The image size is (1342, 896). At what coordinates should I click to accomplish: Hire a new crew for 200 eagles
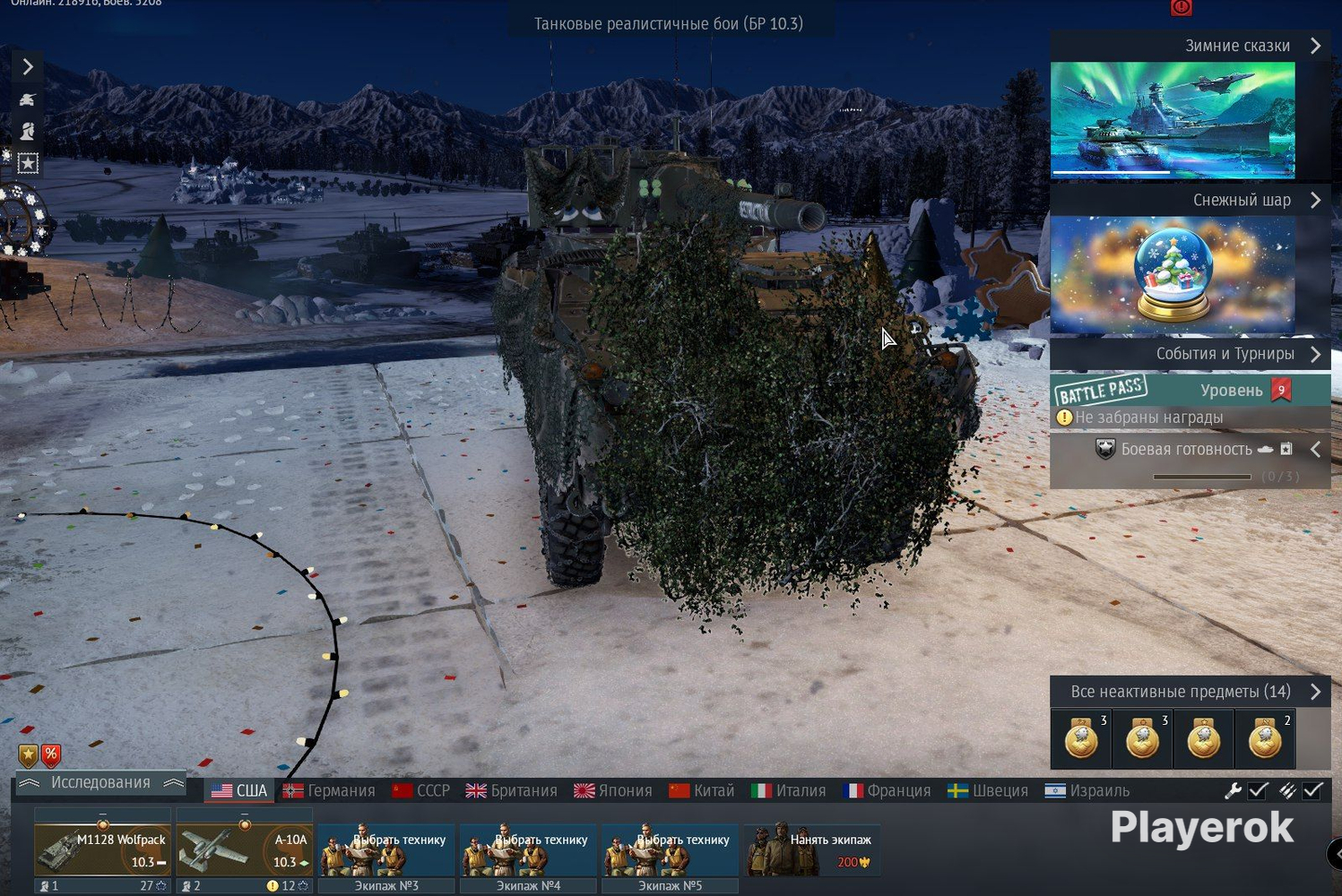tap(812, 849)
